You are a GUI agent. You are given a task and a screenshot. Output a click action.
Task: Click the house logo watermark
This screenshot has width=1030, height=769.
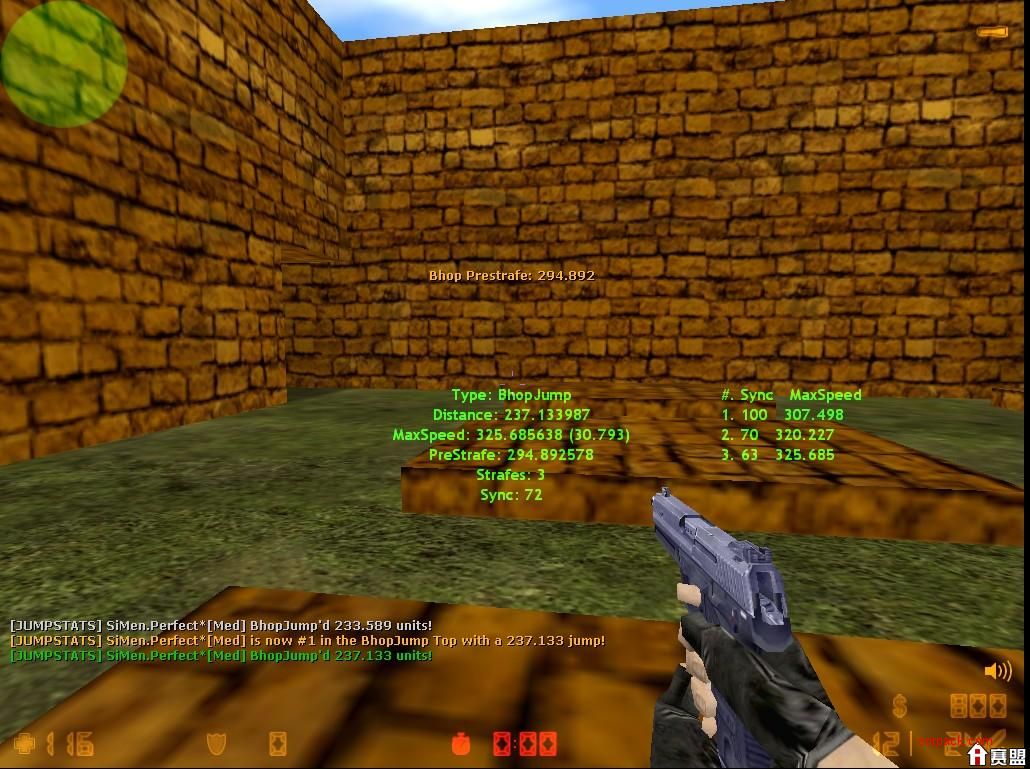click(978, 756)
